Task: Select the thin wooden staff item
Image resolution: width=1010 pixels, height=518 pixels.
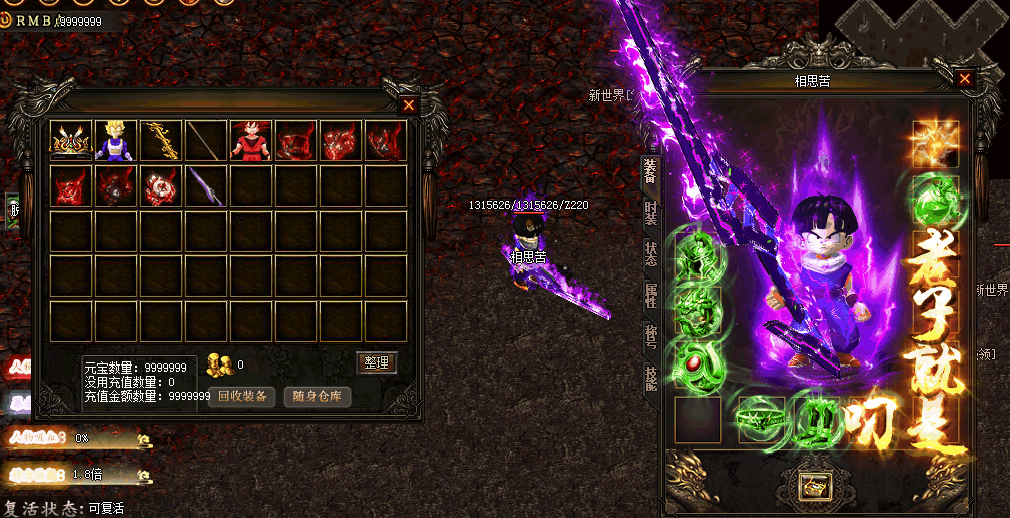Action: click(206, 141)
